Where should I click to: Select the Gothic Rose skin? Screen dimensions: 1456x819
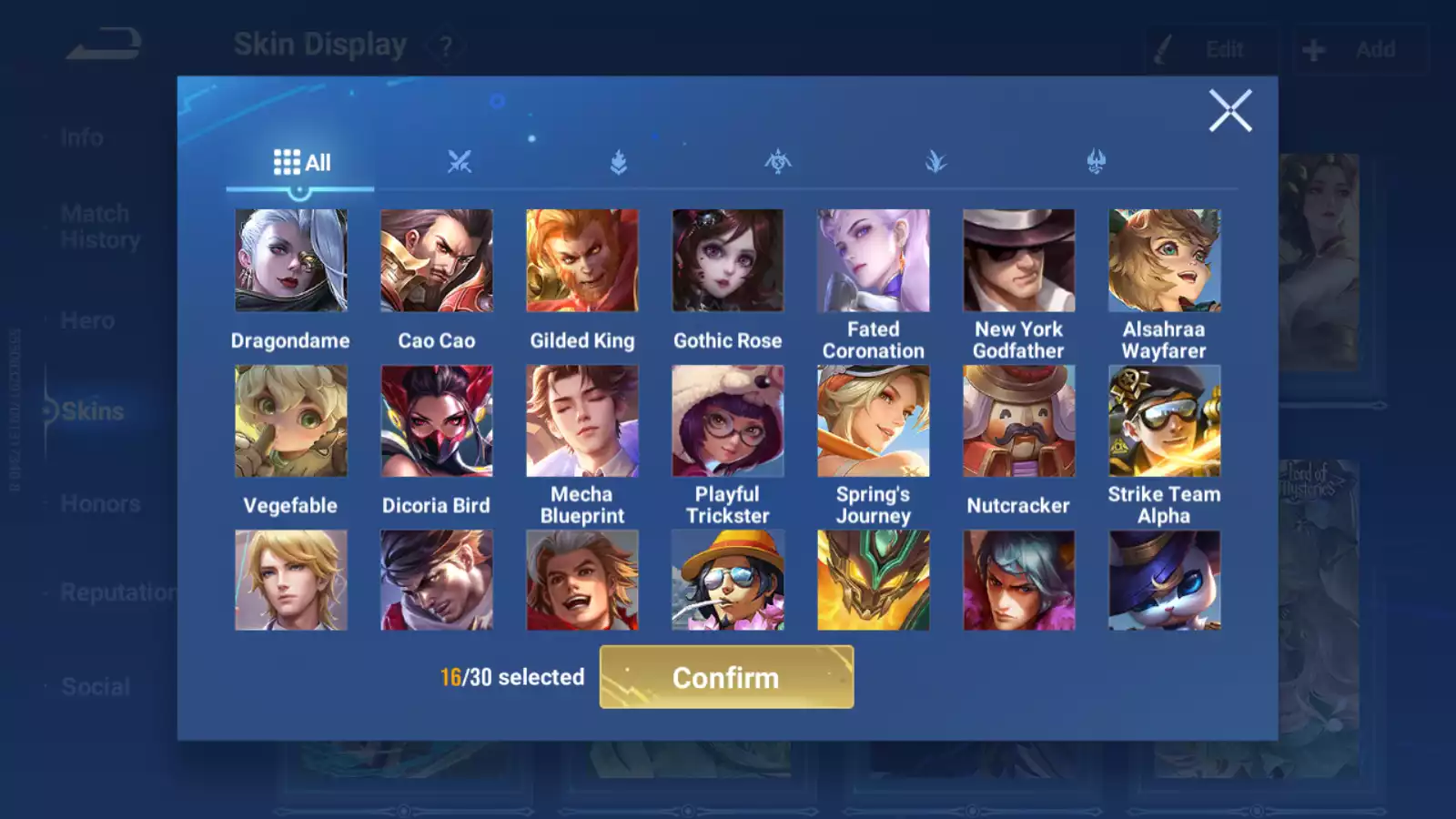click(727, 261)
